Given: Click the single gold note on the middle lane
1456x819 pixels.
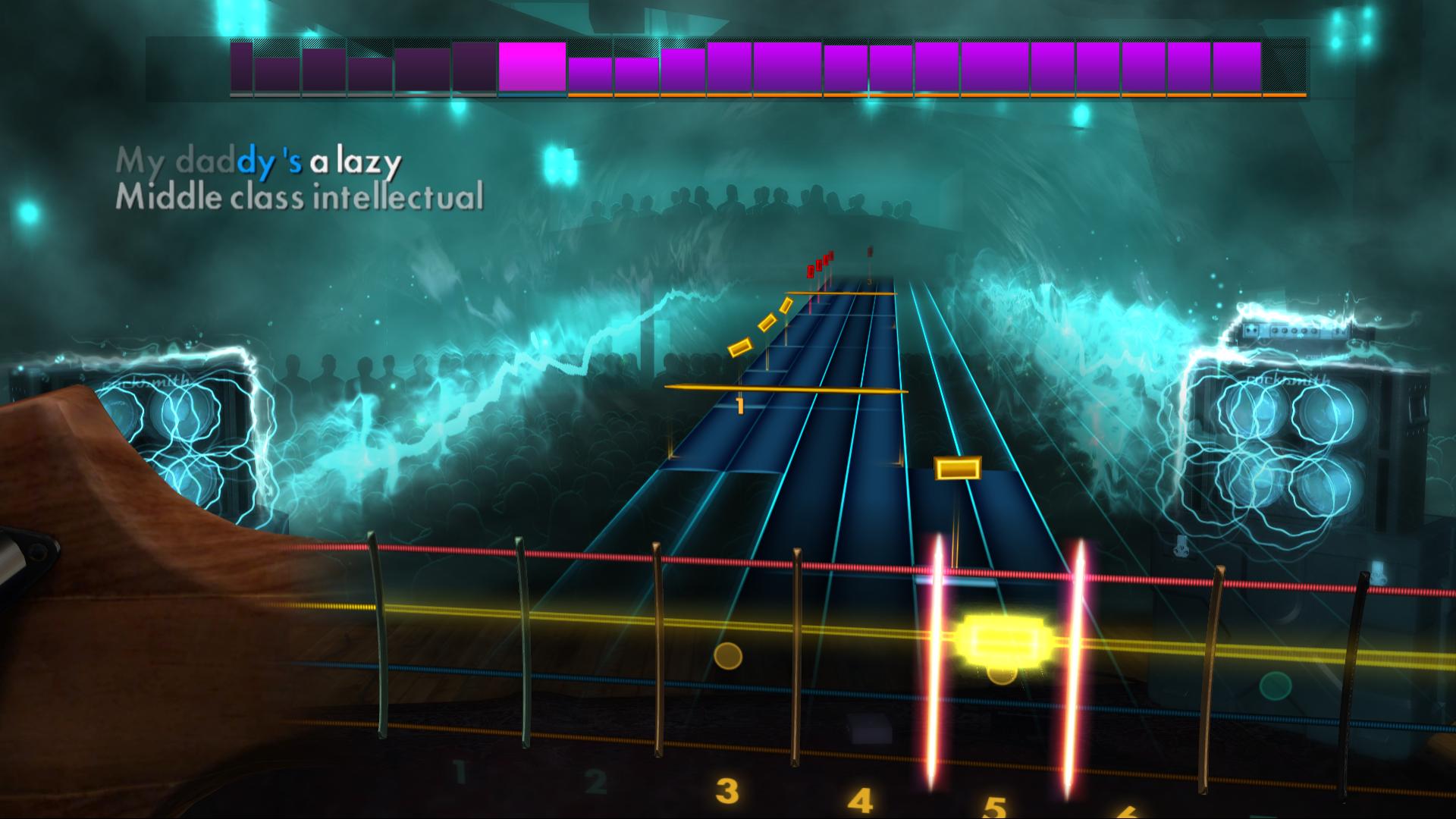Looking at the screenshot, I should tap(957, 468).
